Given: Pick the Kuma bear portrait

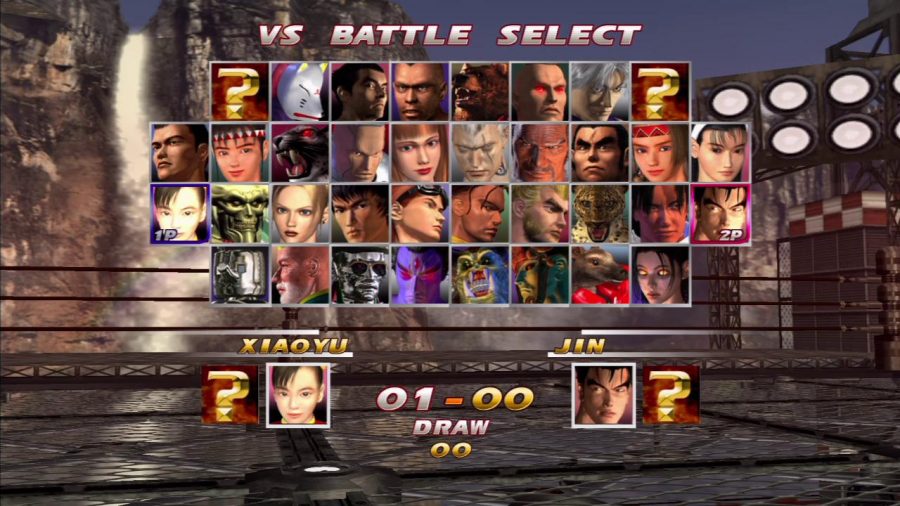Looking at the screenshot, I should [x=480, y=91].
